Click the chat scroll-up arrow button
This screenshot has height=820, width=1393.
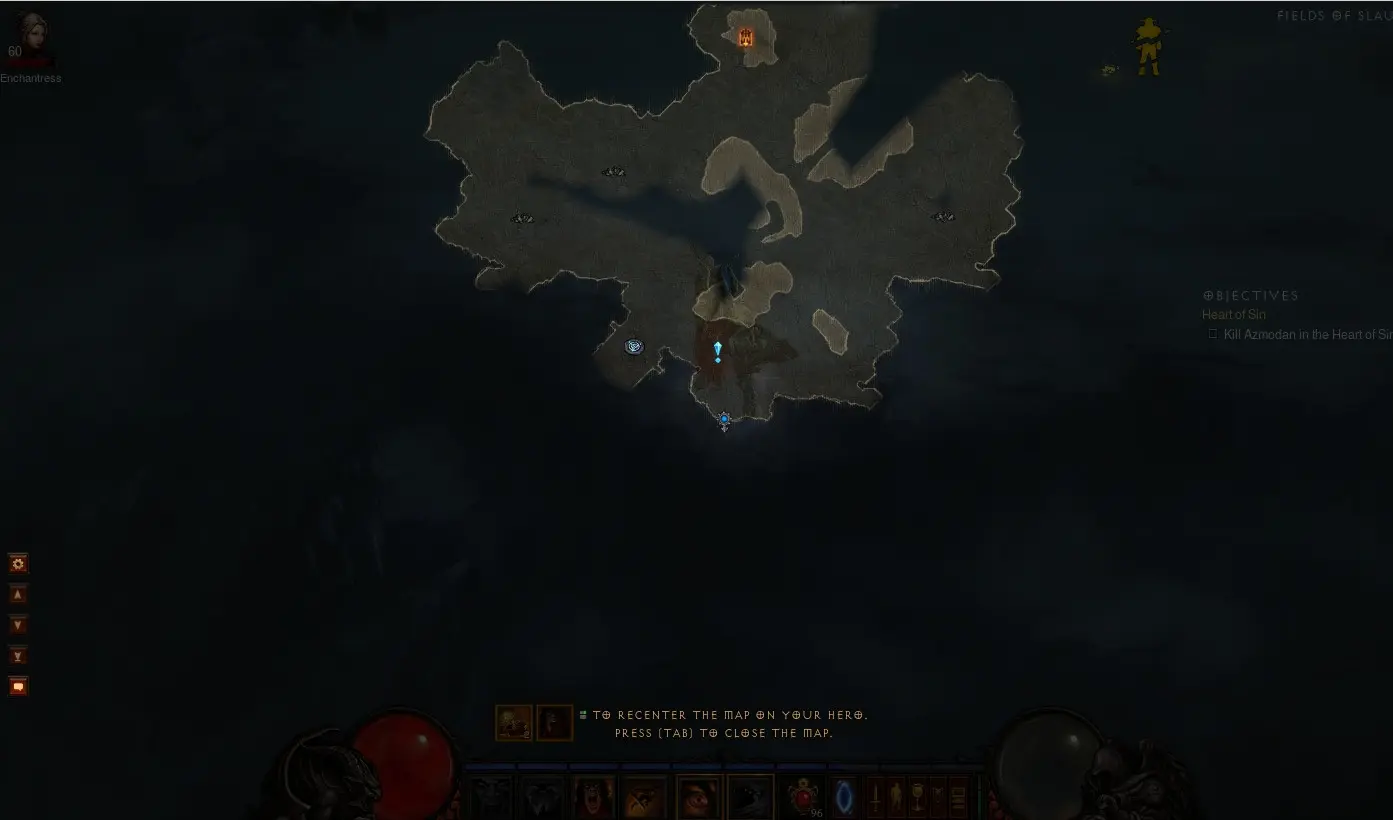point(18,595)
